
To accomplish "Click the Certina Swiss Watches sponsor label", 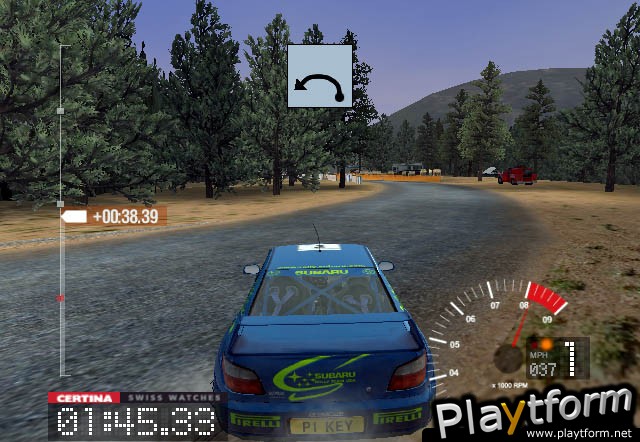I will (x=136, y=397).
